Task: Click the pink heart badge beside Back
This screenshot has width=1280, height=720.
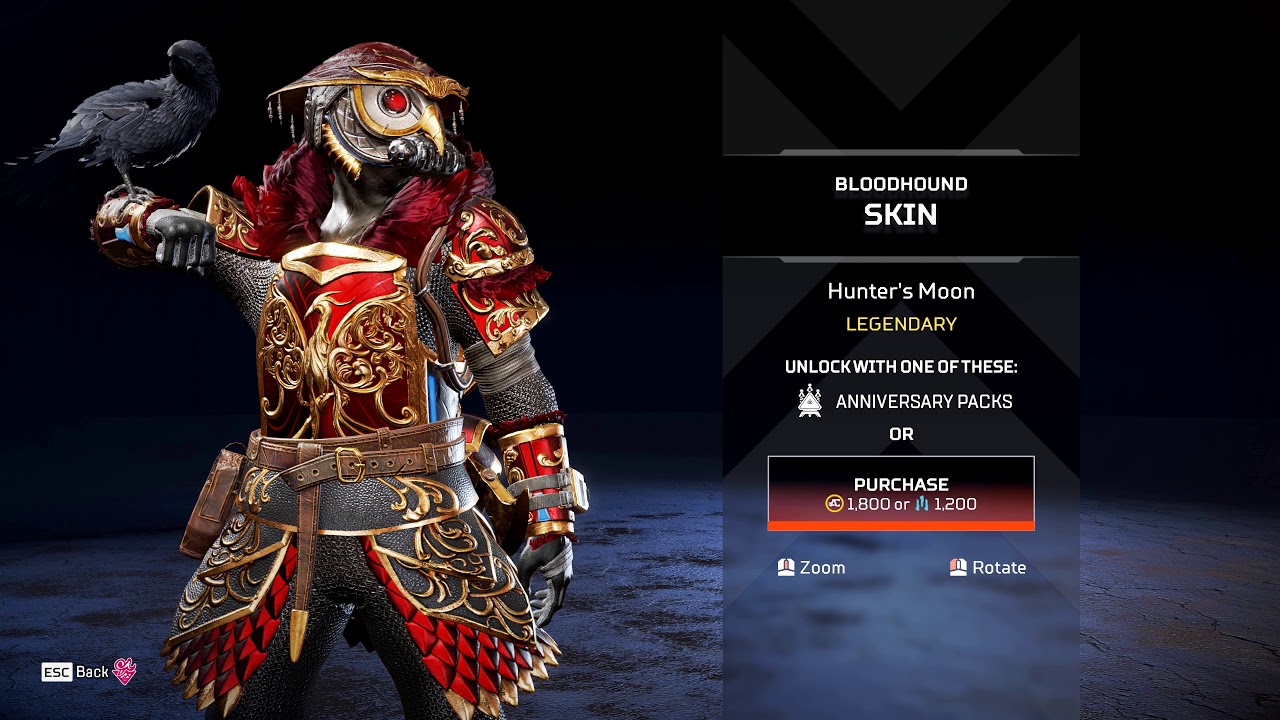Action: point(124,671)
